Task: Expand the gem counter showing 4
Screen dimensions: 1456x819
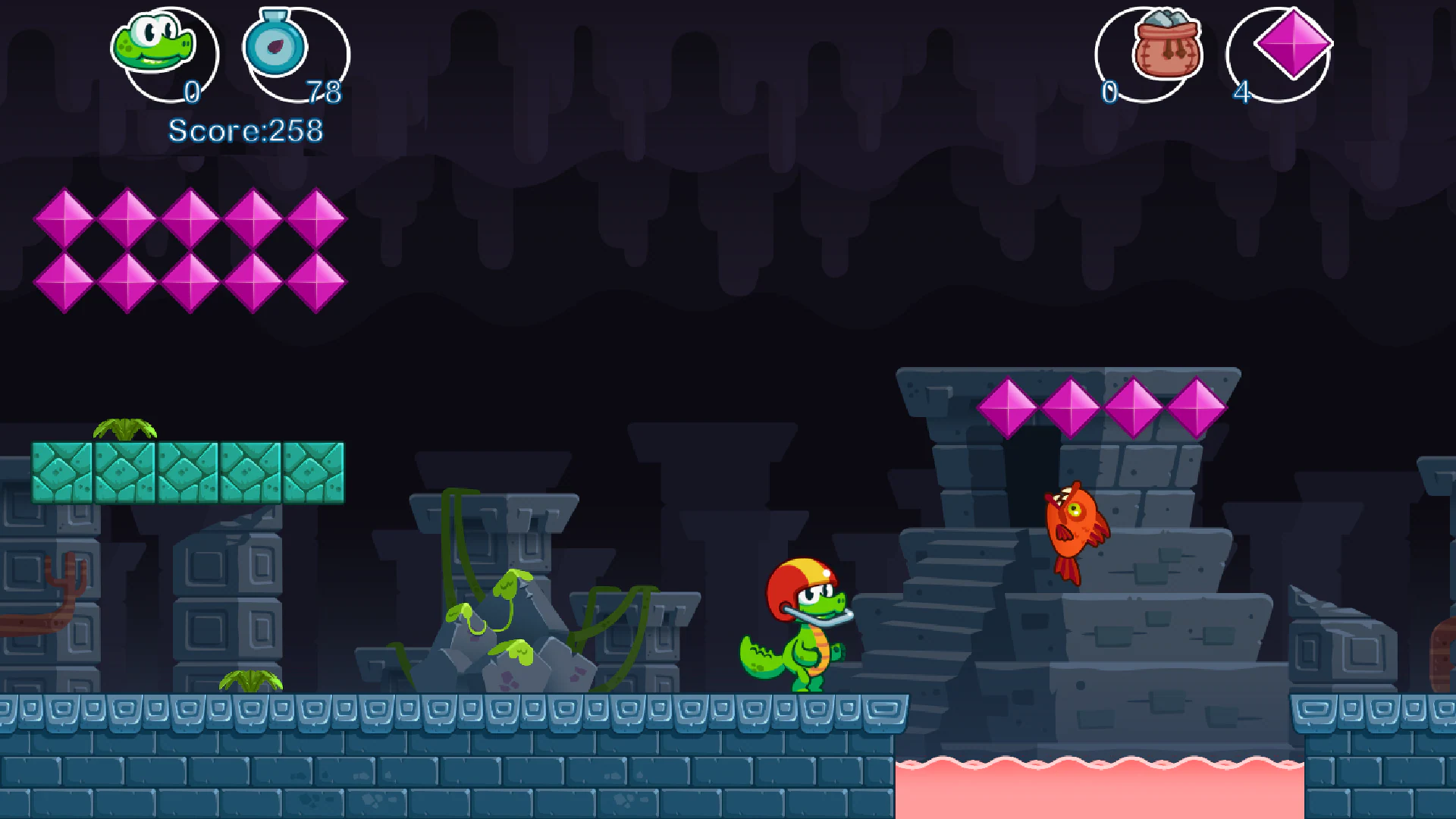Action: 1241,93
